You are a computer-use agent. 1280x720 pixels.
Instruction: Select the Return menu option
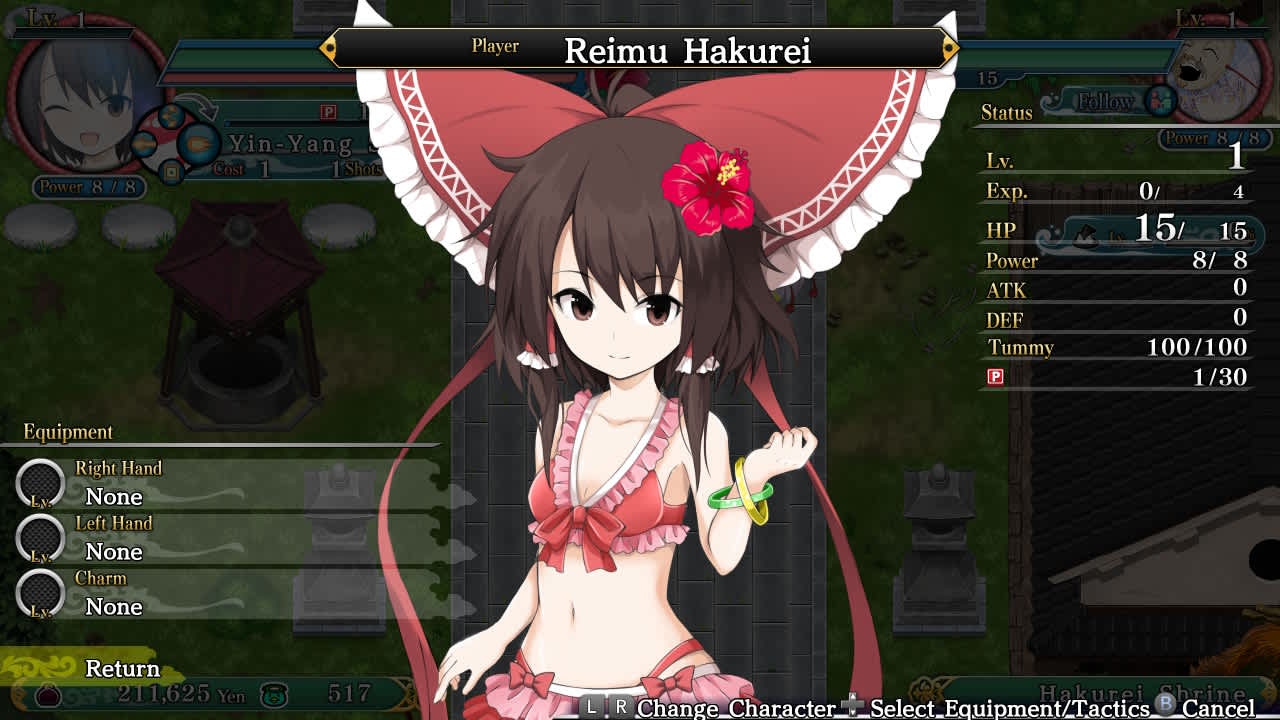[122, 668]
